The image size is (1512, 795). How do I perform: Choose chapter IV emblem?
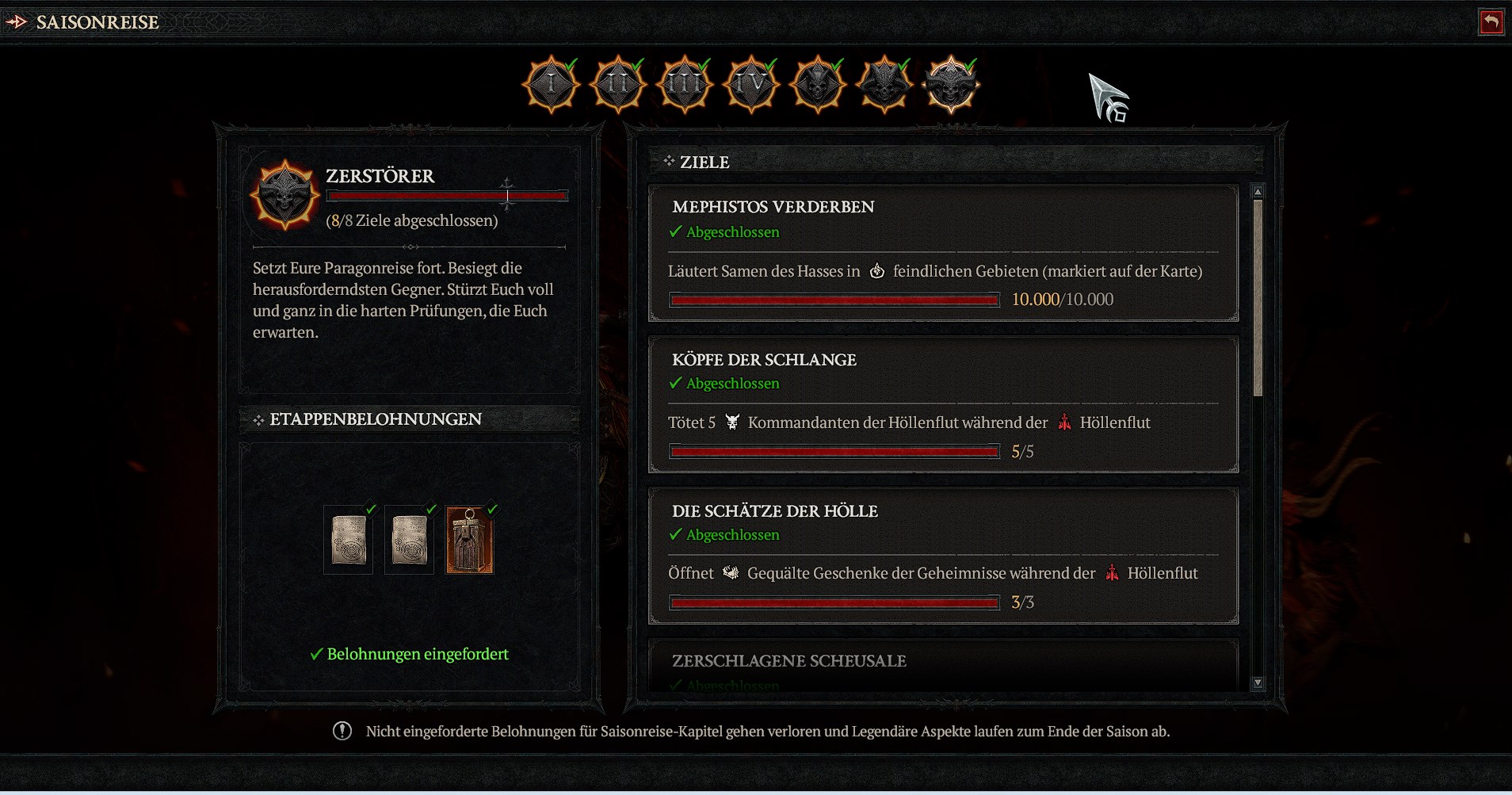751,84
